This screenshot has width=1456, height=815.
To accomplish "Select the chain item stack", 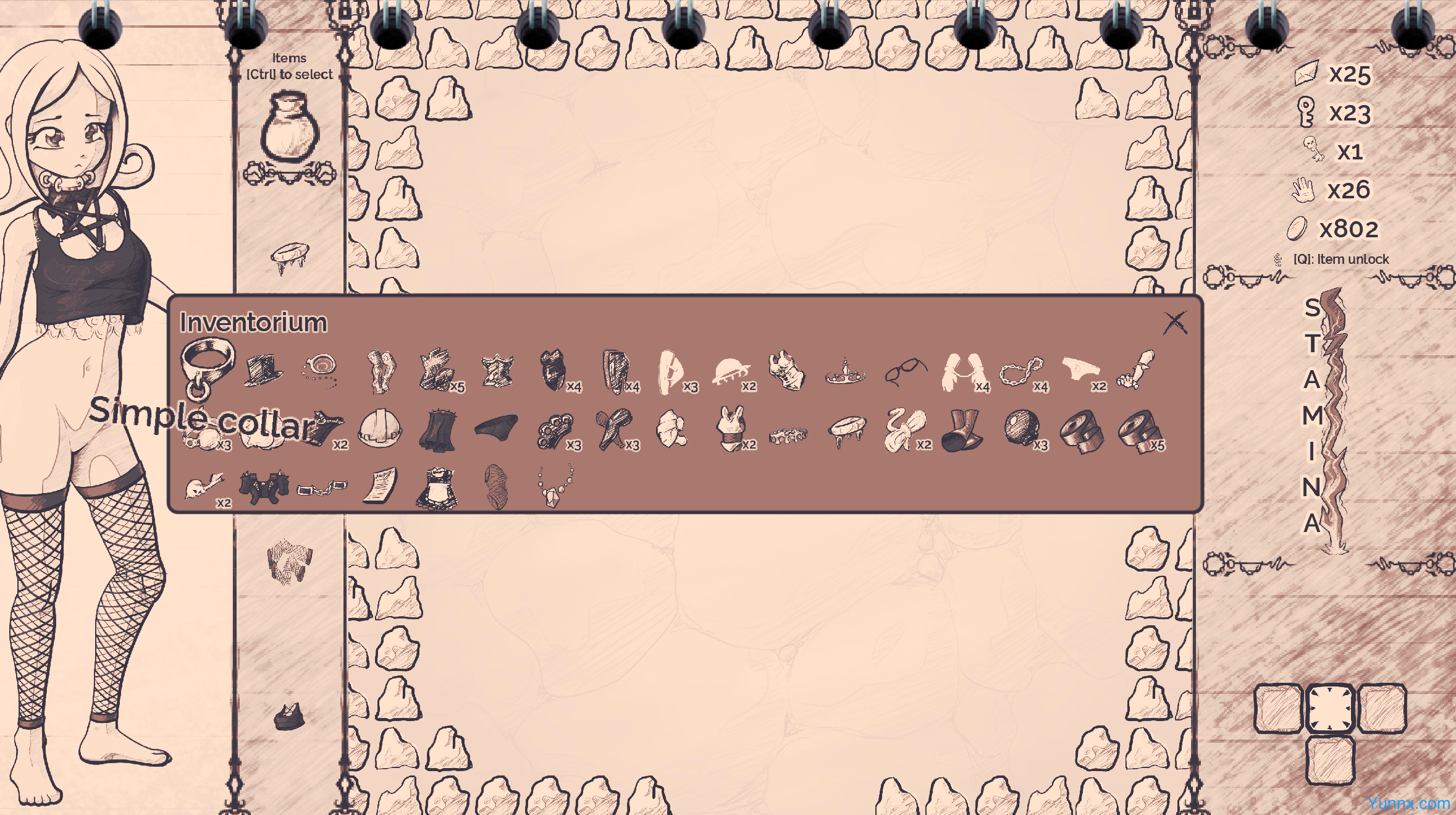I will [x=1021, y=372].
